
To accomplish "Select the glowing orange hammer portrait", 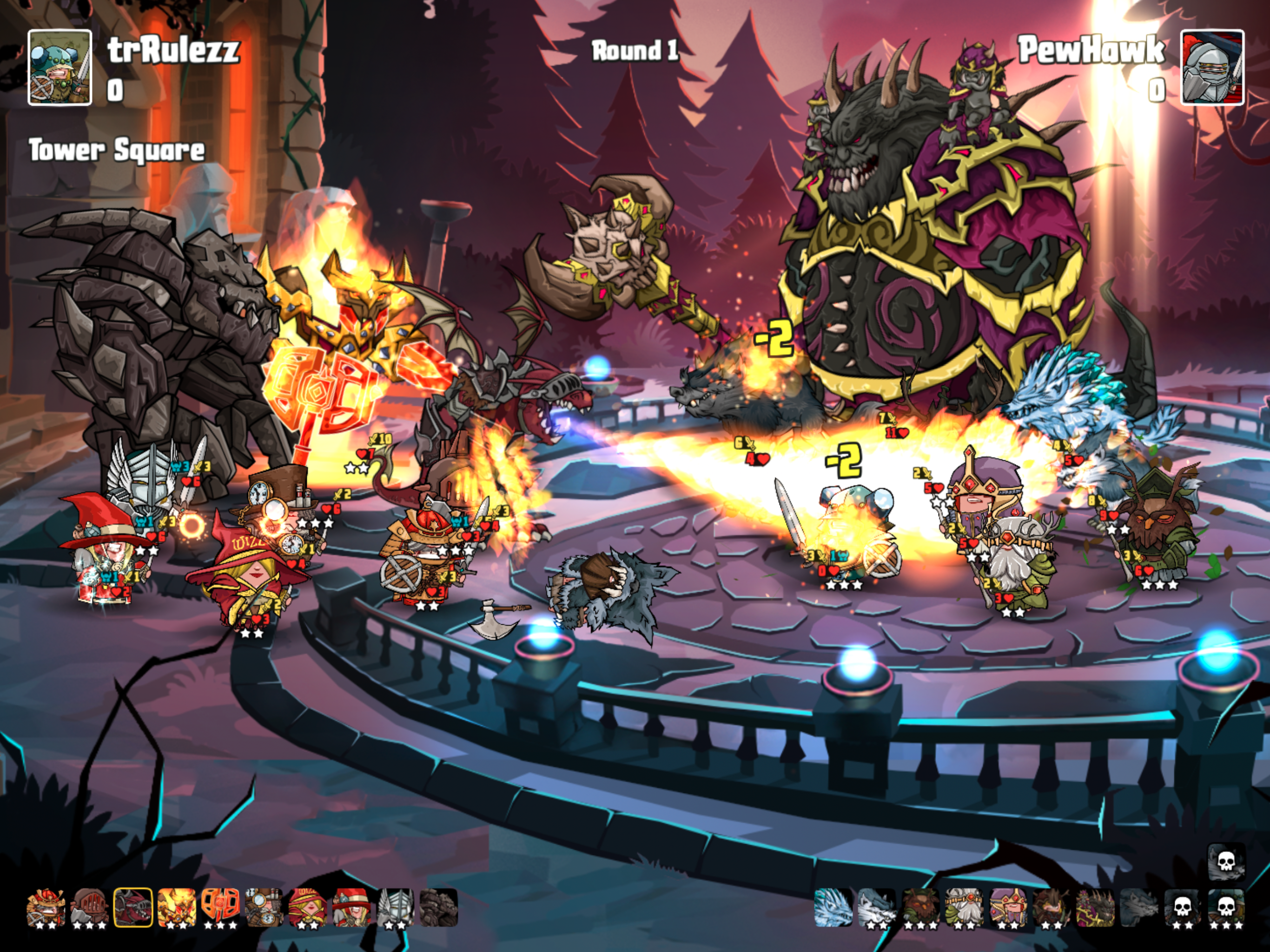I will [x=220, y=907].
